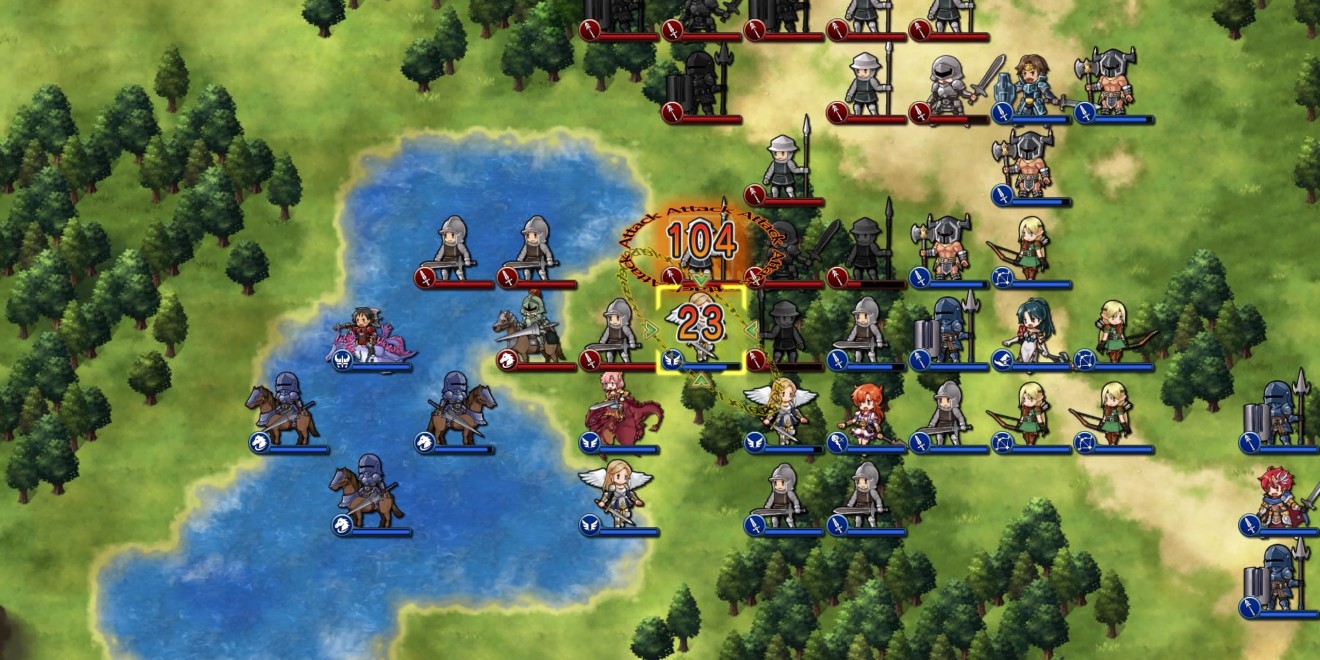The image size is (1320, 660).
Task: Select the pink dragon rider squad on the lake
Action: [369, 337]
